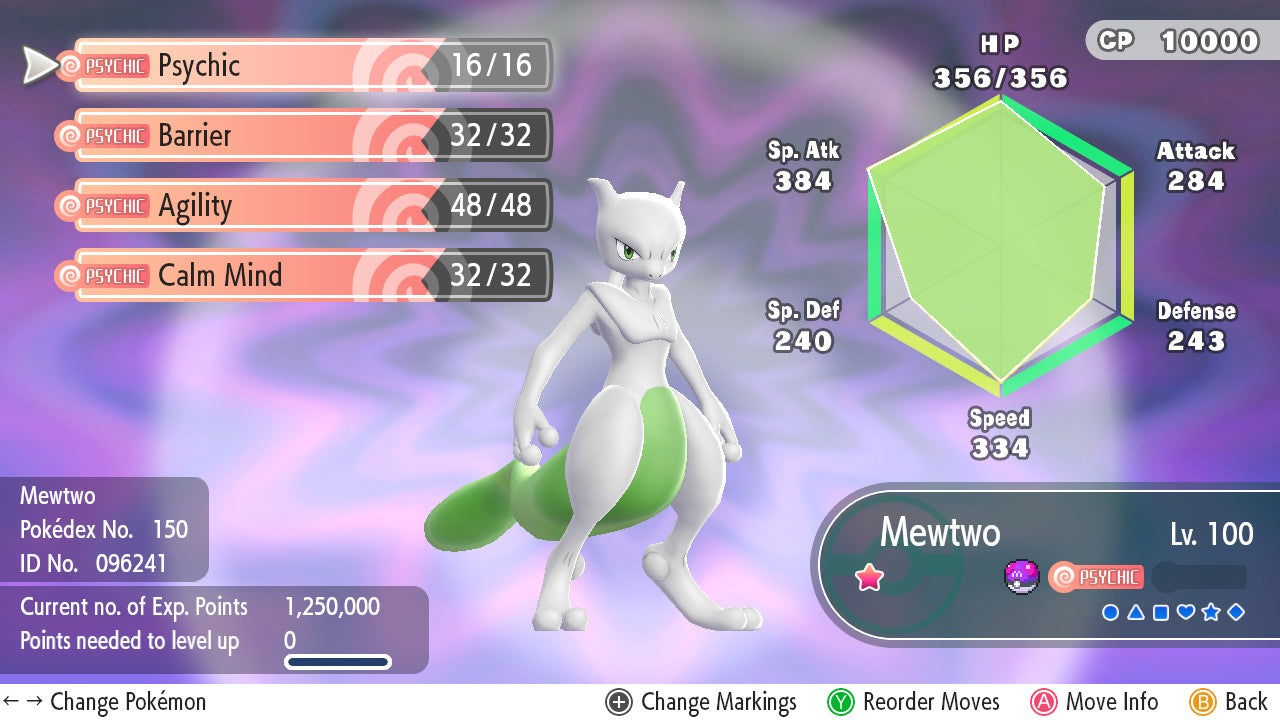Toggle the triangle marking
Image resolution: width=1280 pixels, height=720 pixels.
[x=1135, y=612]
